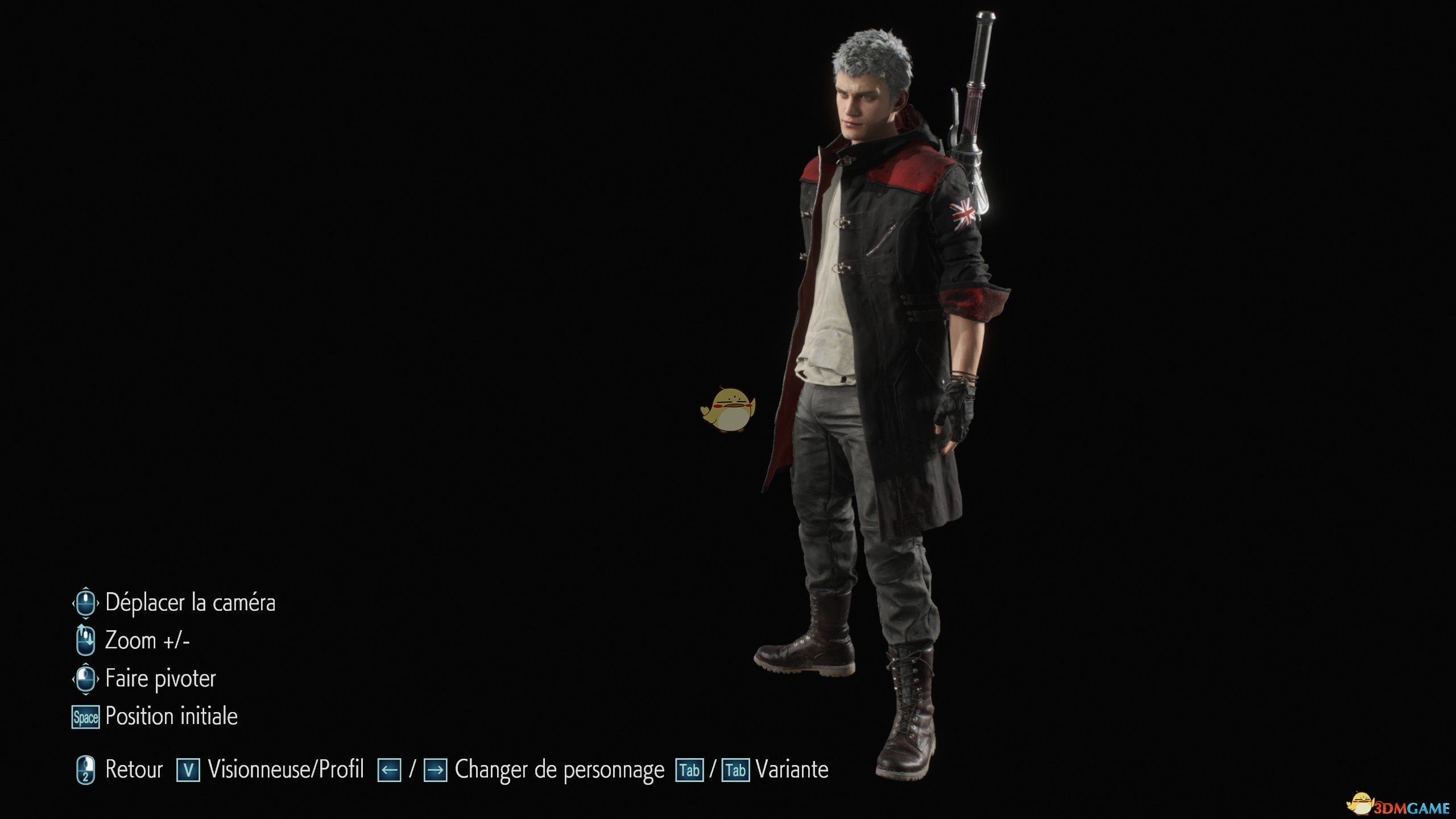Viewport: 1456px width, 819px height.
Task: Open the previous character with left arrow
Action: point(390,771)
